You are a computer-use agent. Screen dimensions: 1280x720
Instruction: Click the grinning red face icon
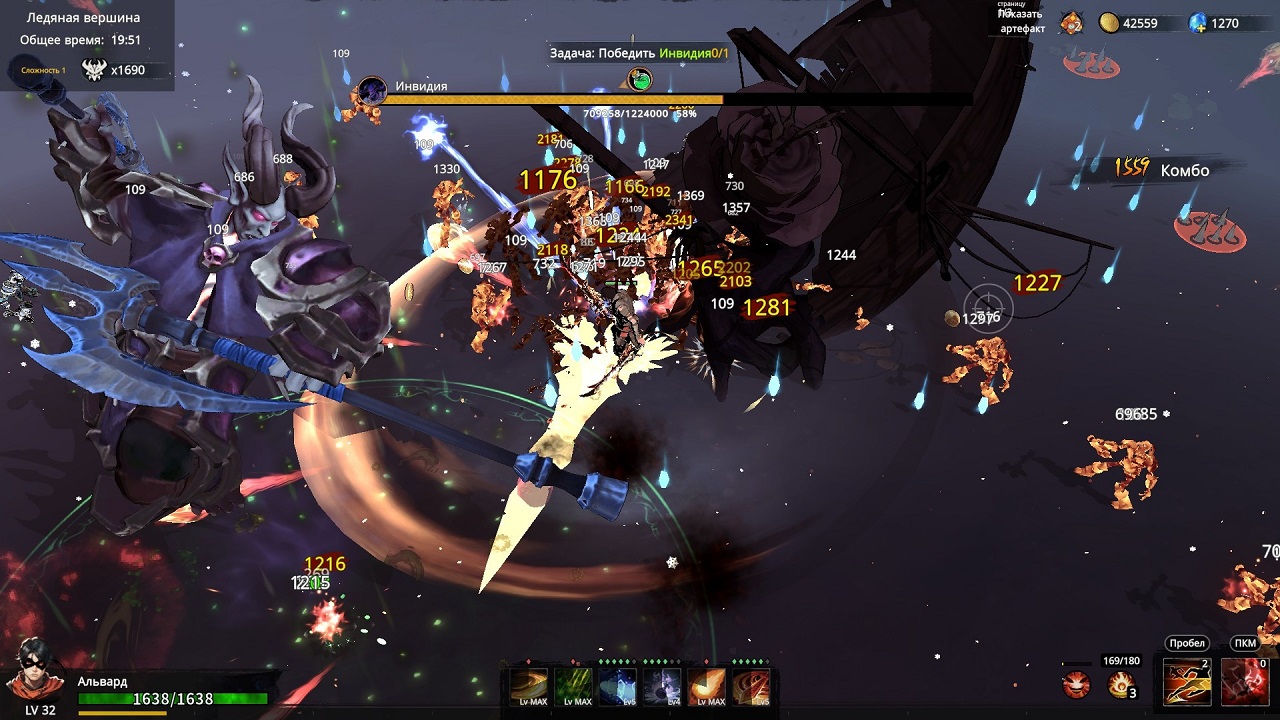(1076, 685)
